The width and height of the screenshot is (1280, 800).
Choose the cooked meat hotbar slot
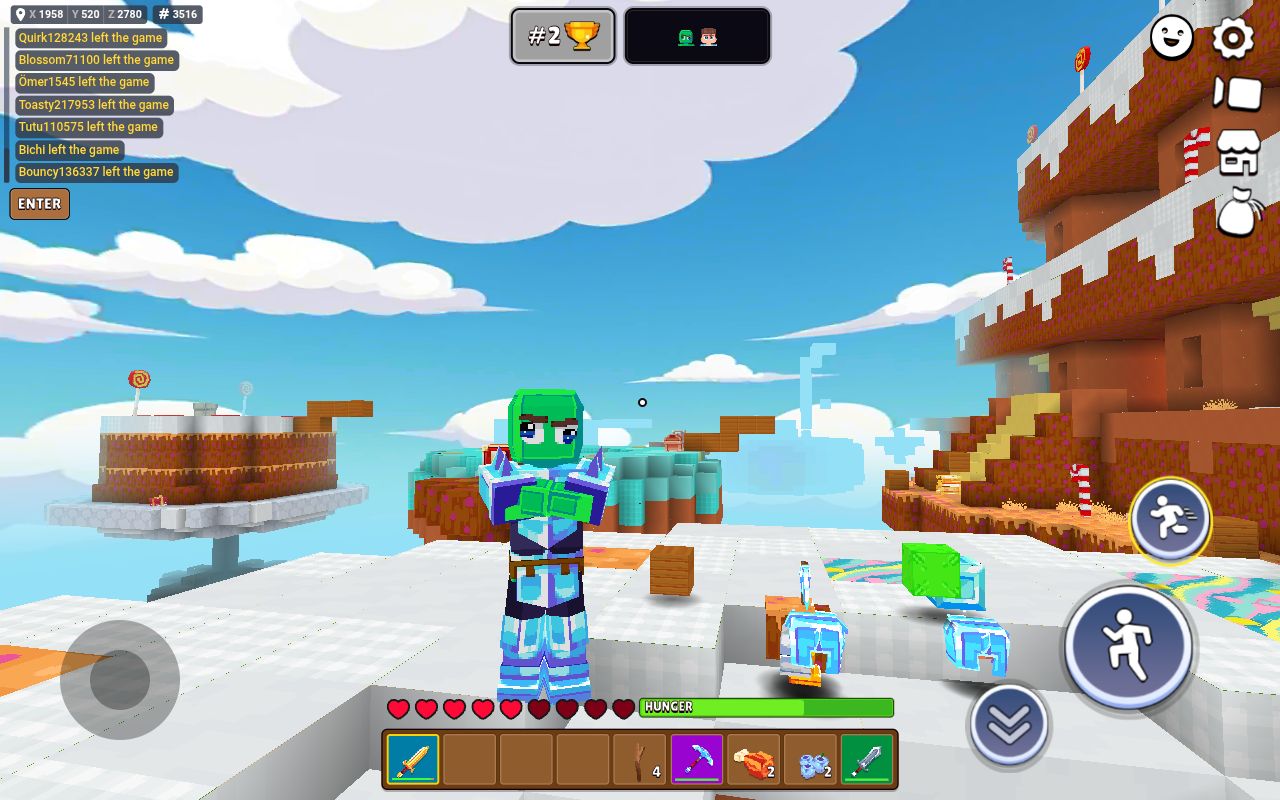(754, 760)
